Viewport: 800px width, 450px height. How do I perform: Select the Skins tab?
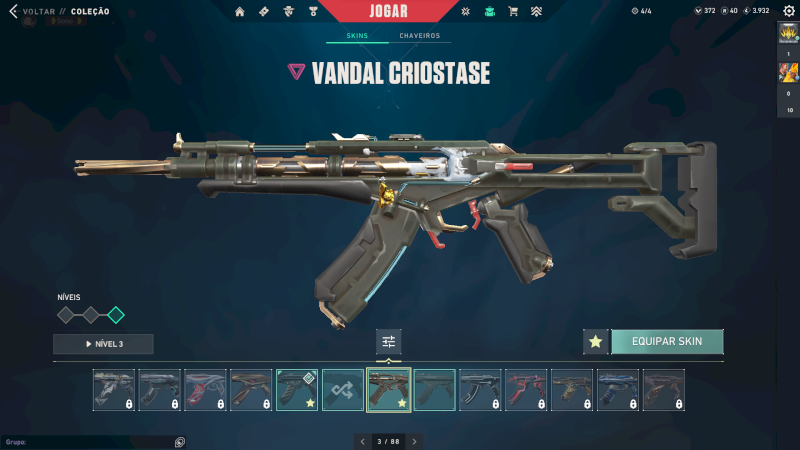click(x=357, y=36)
